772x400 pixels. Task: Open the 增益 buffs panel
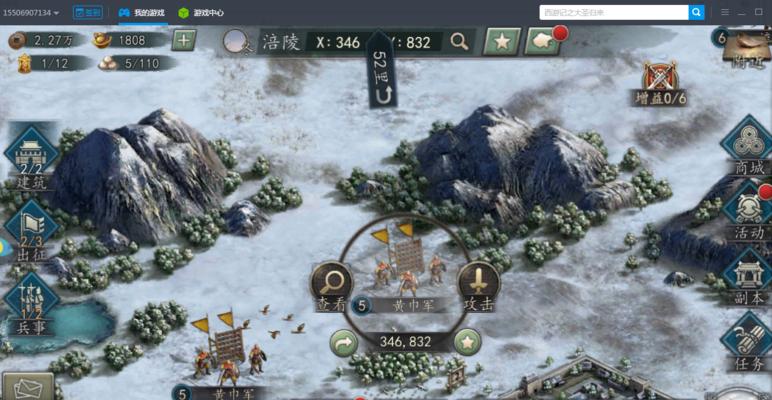(660, 81)
